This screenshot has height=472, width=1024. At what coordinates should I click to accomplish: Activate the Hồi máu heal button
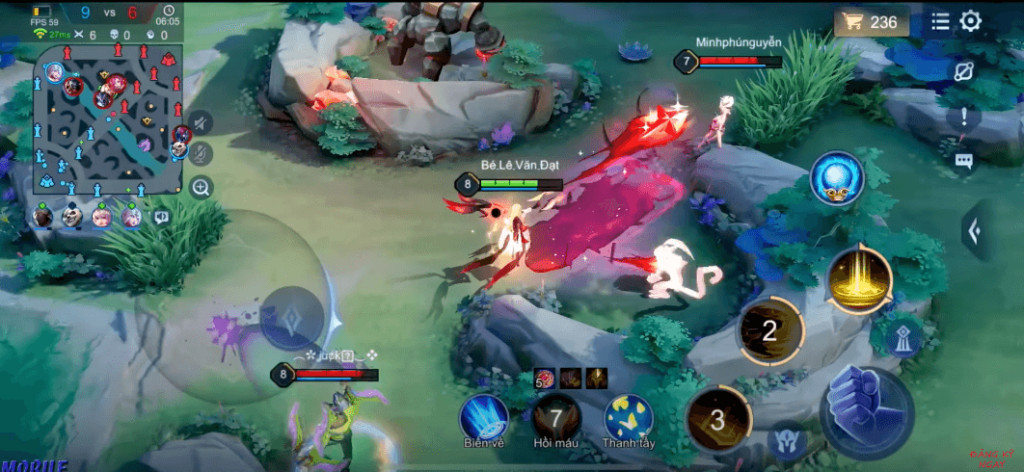point(556,417)
